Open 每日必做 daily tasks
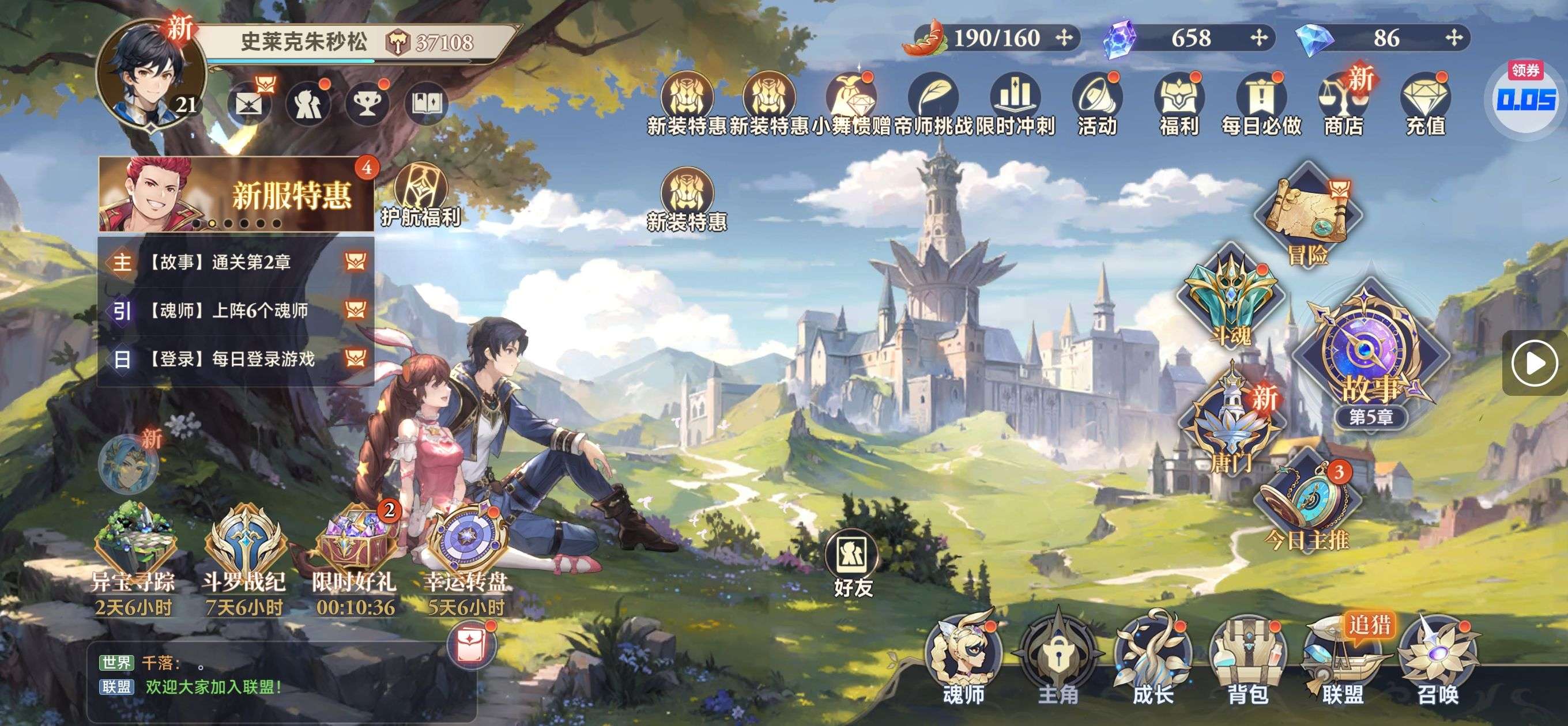This screenshot has height=726, width=1568. pyautogui.click(x=1261, y=104)
